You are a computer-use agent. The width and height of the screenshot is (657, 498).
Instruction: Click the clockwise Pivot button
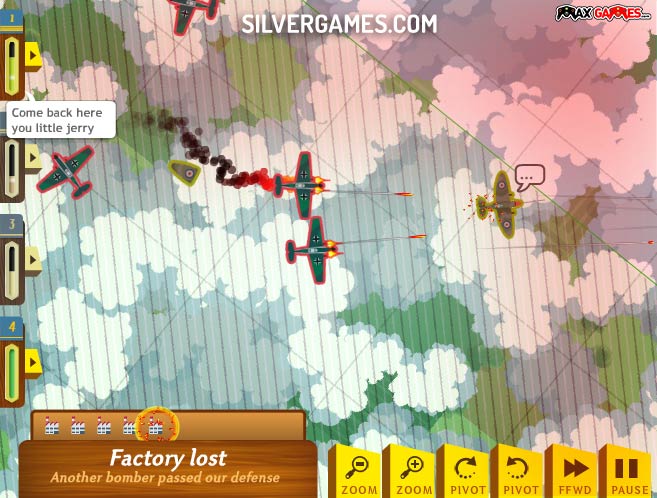click(466, 472)
